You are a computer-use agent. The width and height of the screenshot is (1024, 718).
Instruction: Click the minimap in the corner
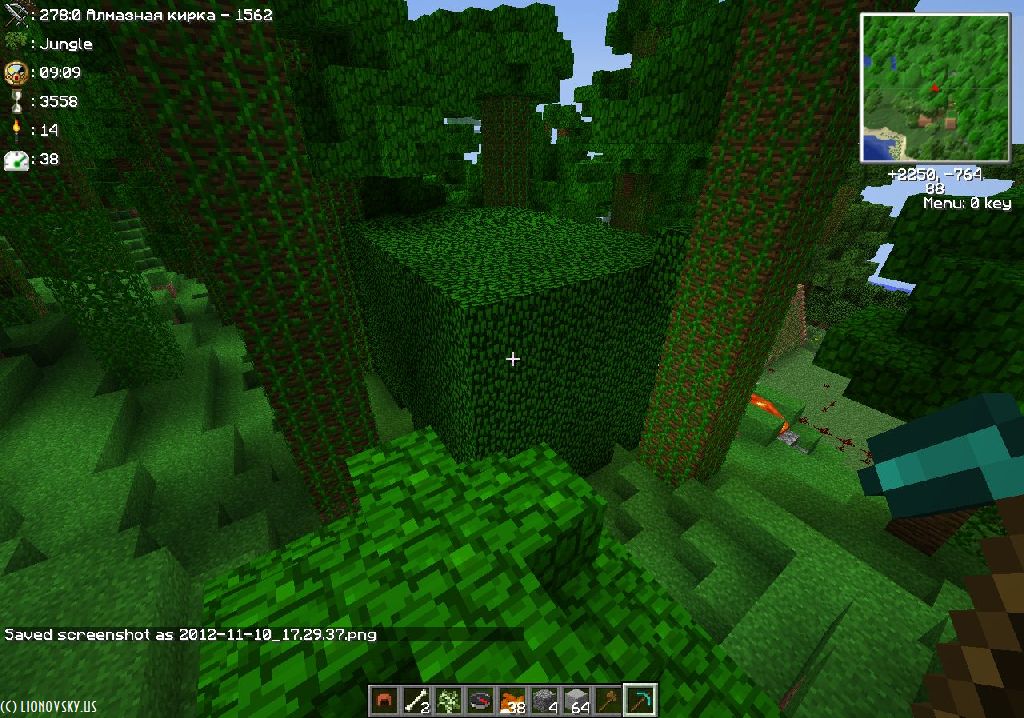936,88
